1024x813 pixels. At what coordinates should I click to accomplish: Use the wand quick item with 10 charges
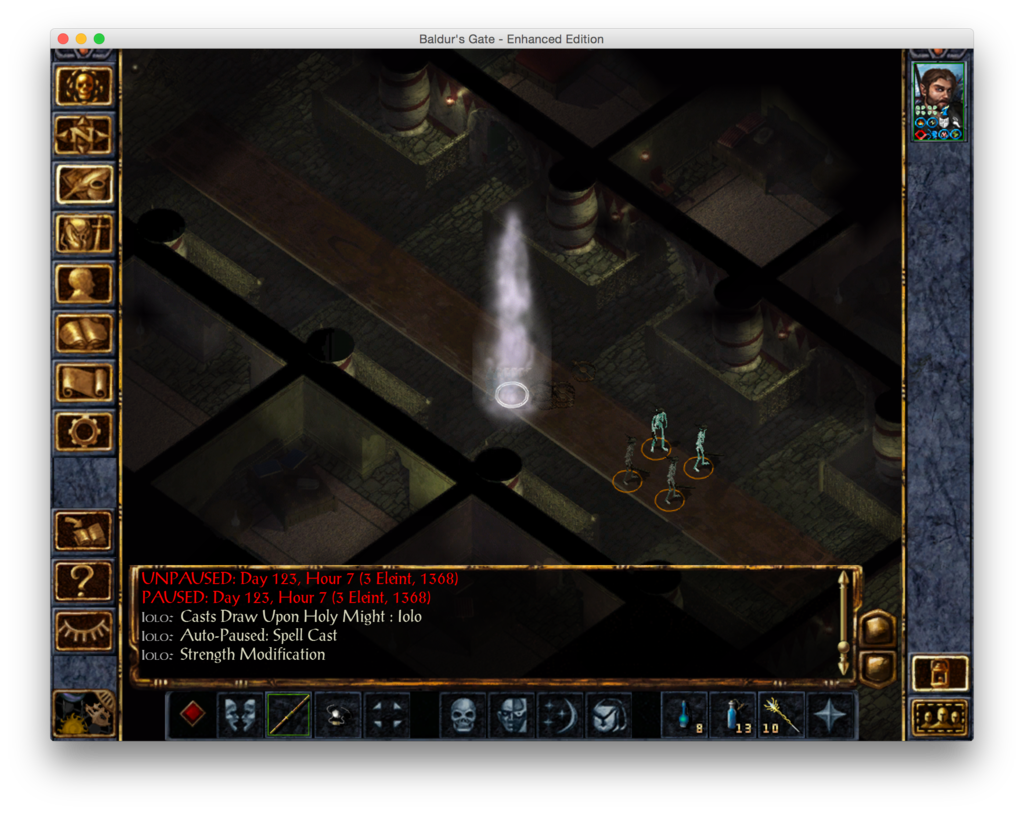[x=782, y=715]
